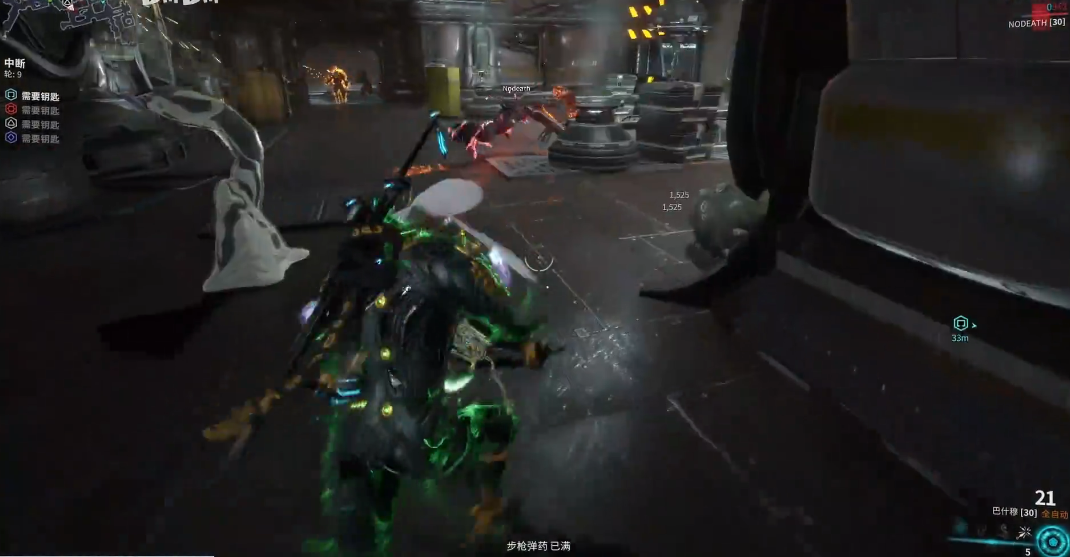
Task: Select the blue conduit key objective
Action: point(11,138)
